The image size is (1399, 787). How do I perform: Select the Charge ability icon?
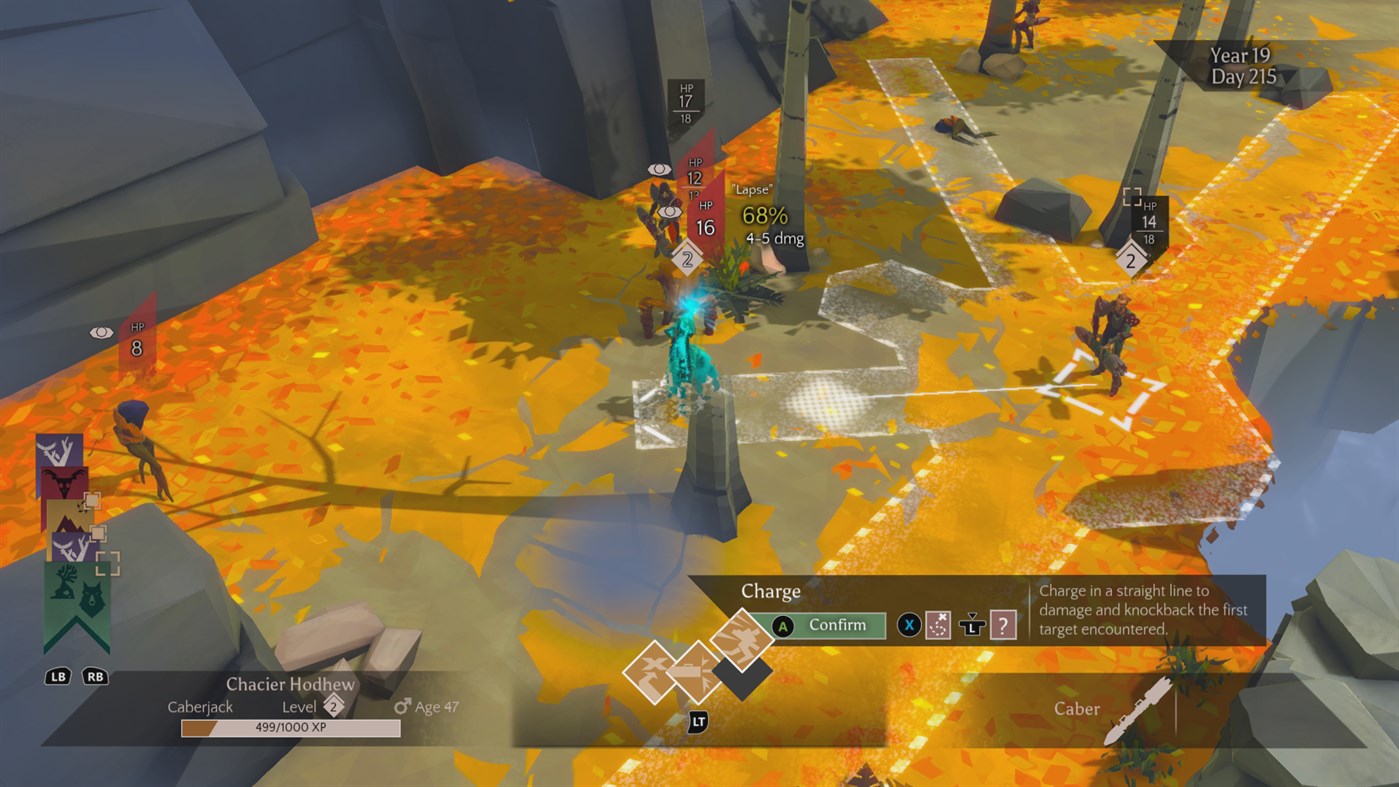tap(741, 640)
